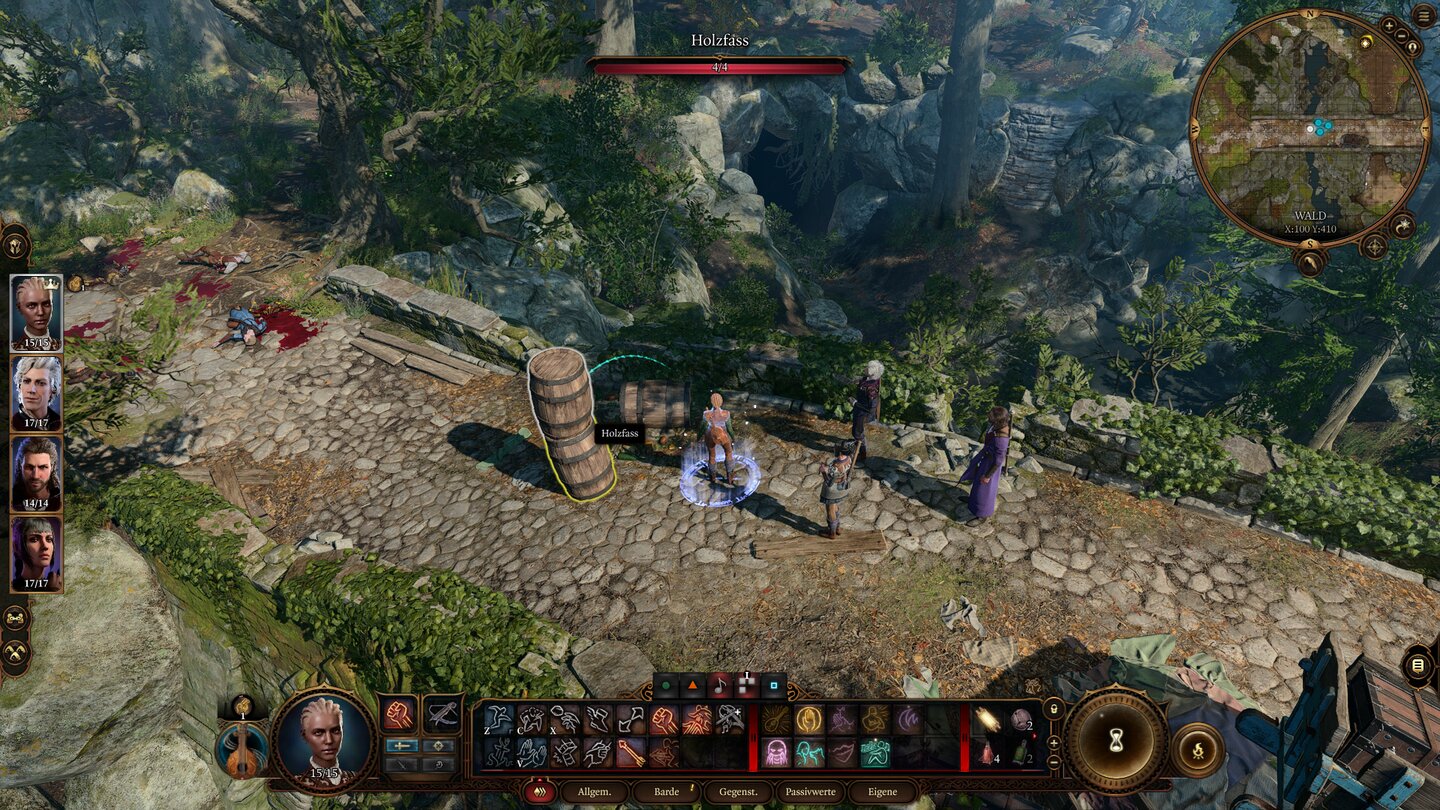
Task: Click the circular Wald minimap
Action: point(1309,128)
